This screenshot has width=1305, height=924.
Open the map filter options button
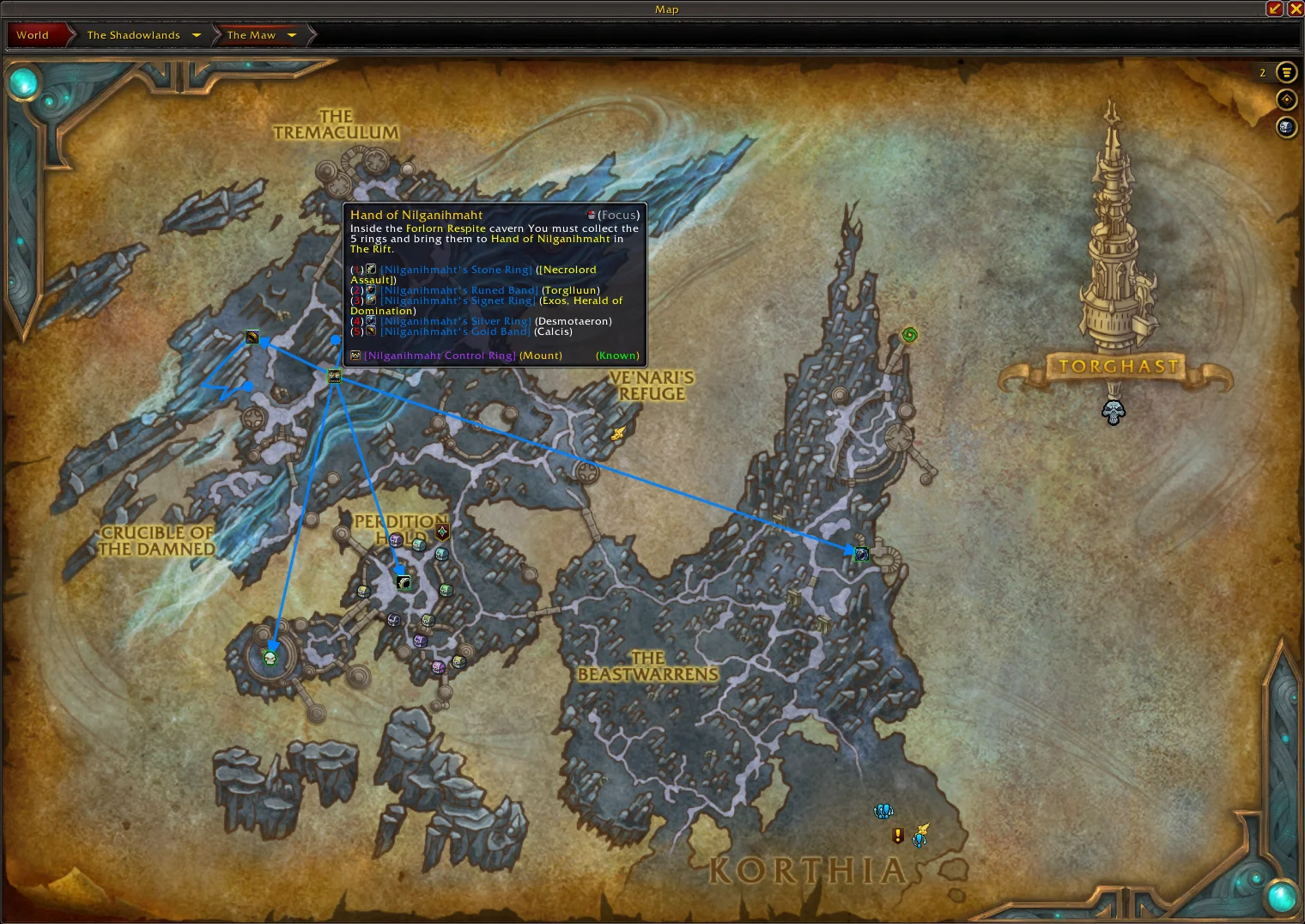pos(1285,72)
